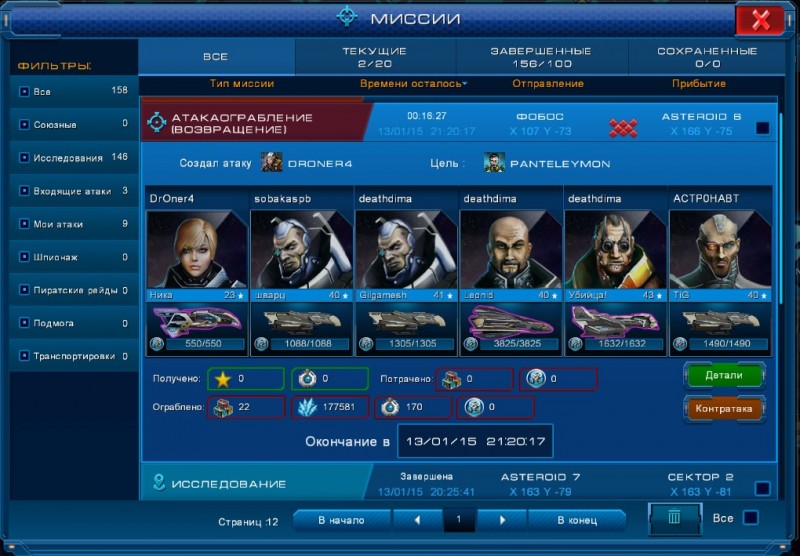Choose the Мои атаки filter

73,224
